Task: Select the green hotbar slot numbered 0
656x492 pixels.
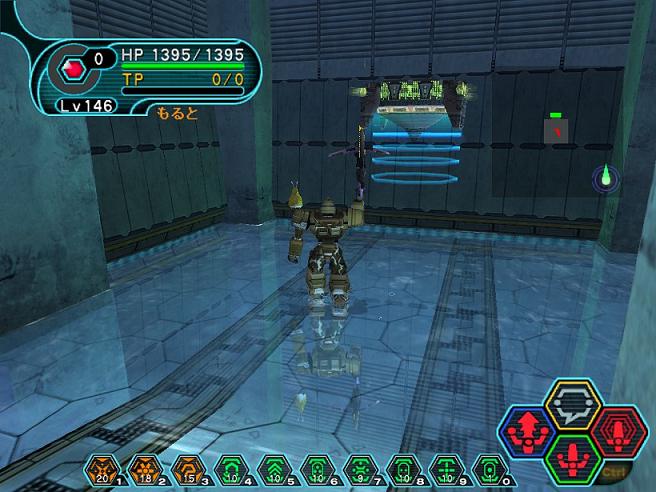Action: 487,467
